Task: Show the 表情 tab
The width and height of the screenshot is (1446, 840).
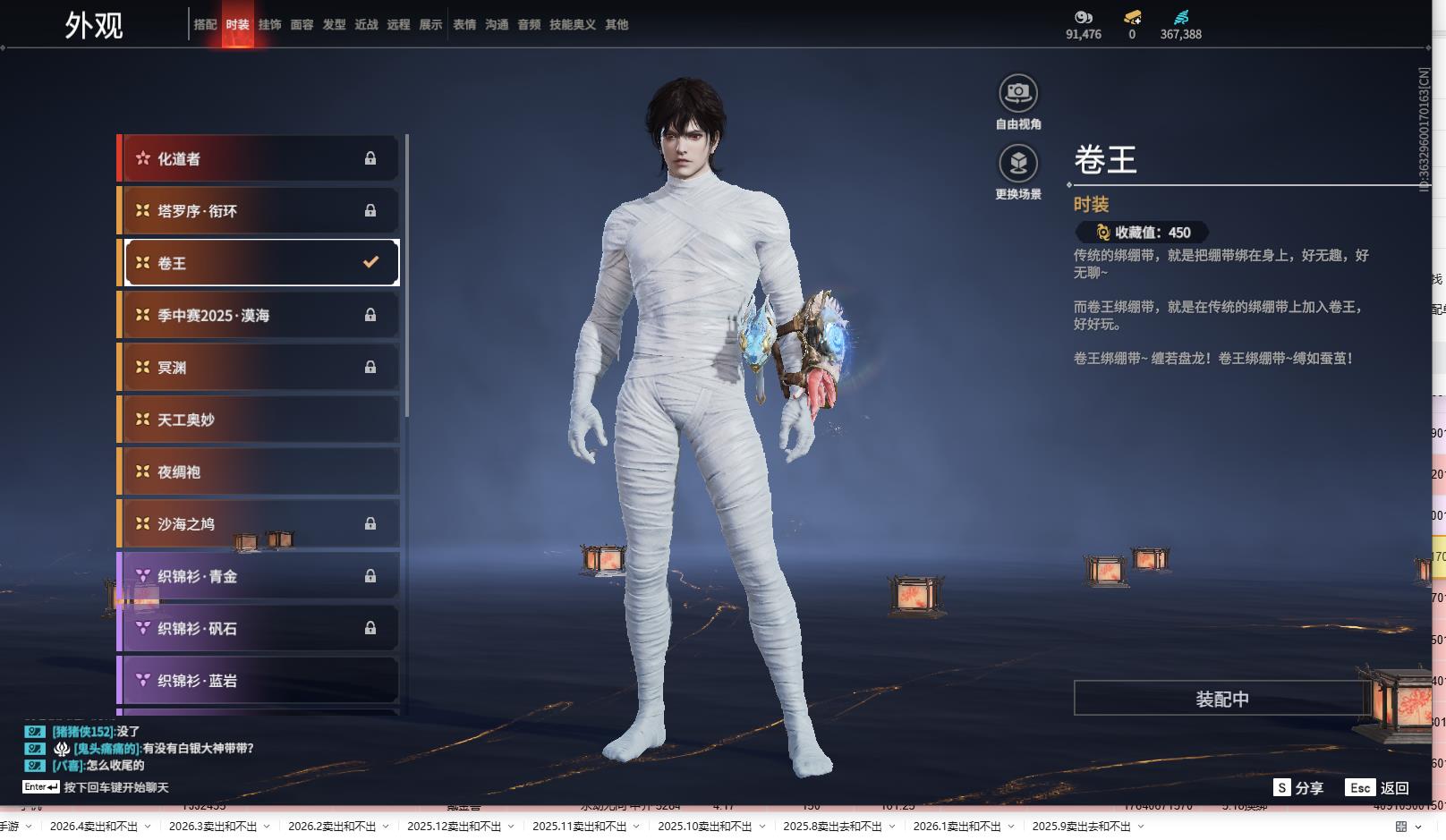Action: coord(464,25)
